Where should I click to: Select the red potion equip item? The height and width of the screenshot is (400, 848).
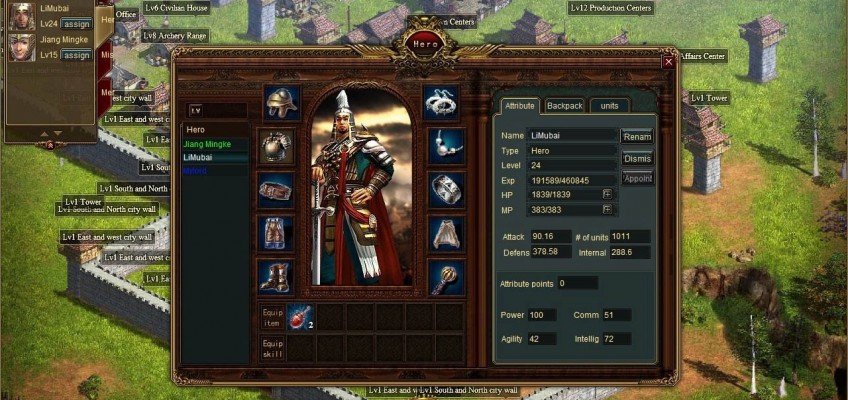pos(301,317)
